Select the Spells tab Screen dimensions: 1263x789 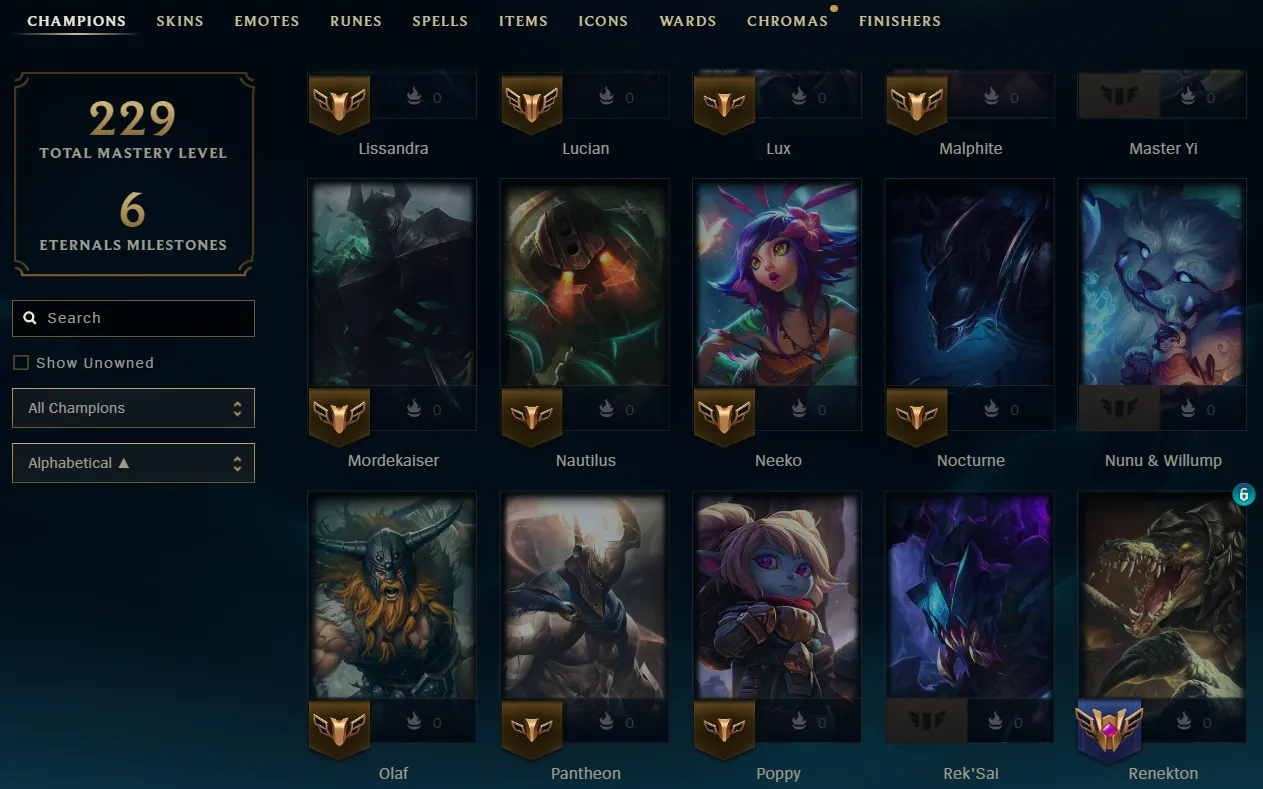coord(440,21)
